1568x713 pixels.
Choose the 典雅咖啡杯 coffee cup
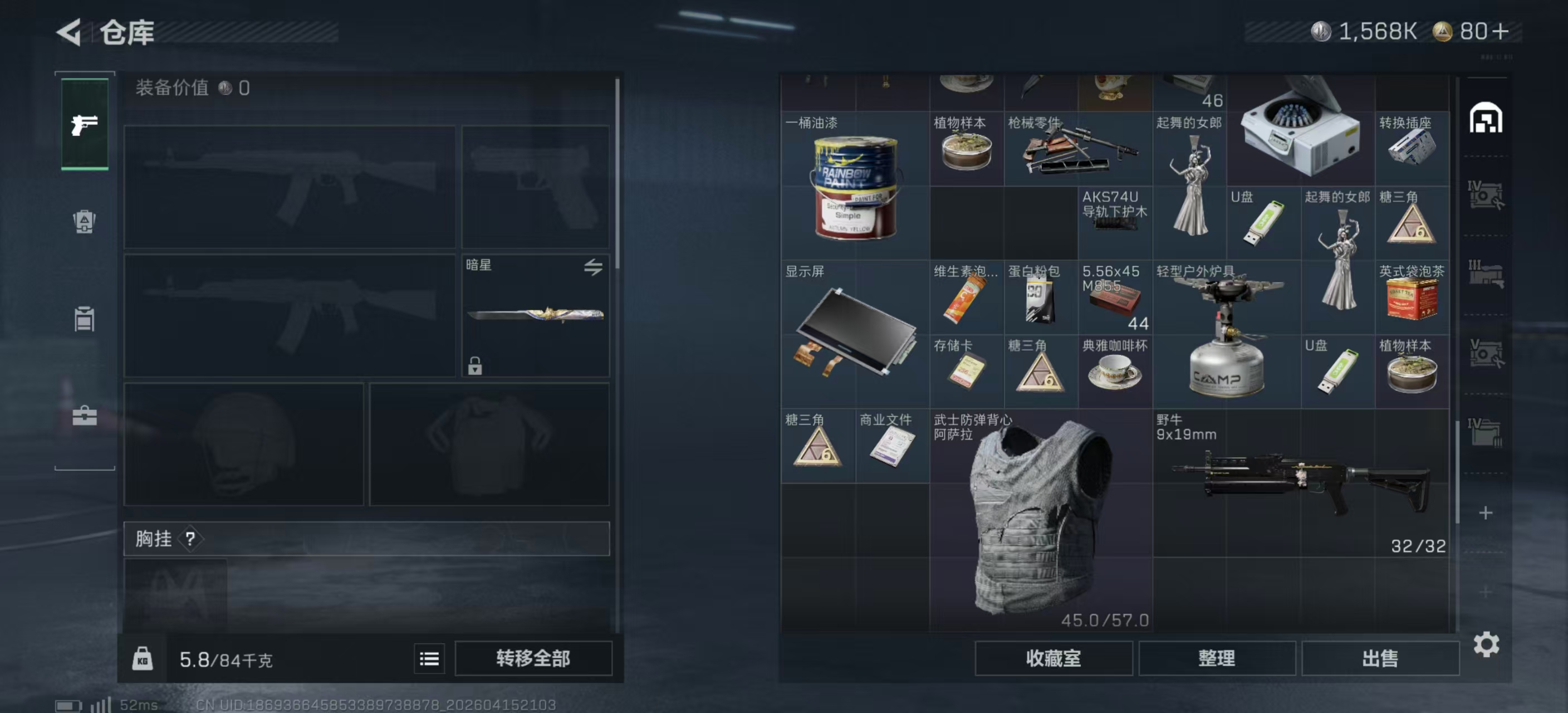1115,372
